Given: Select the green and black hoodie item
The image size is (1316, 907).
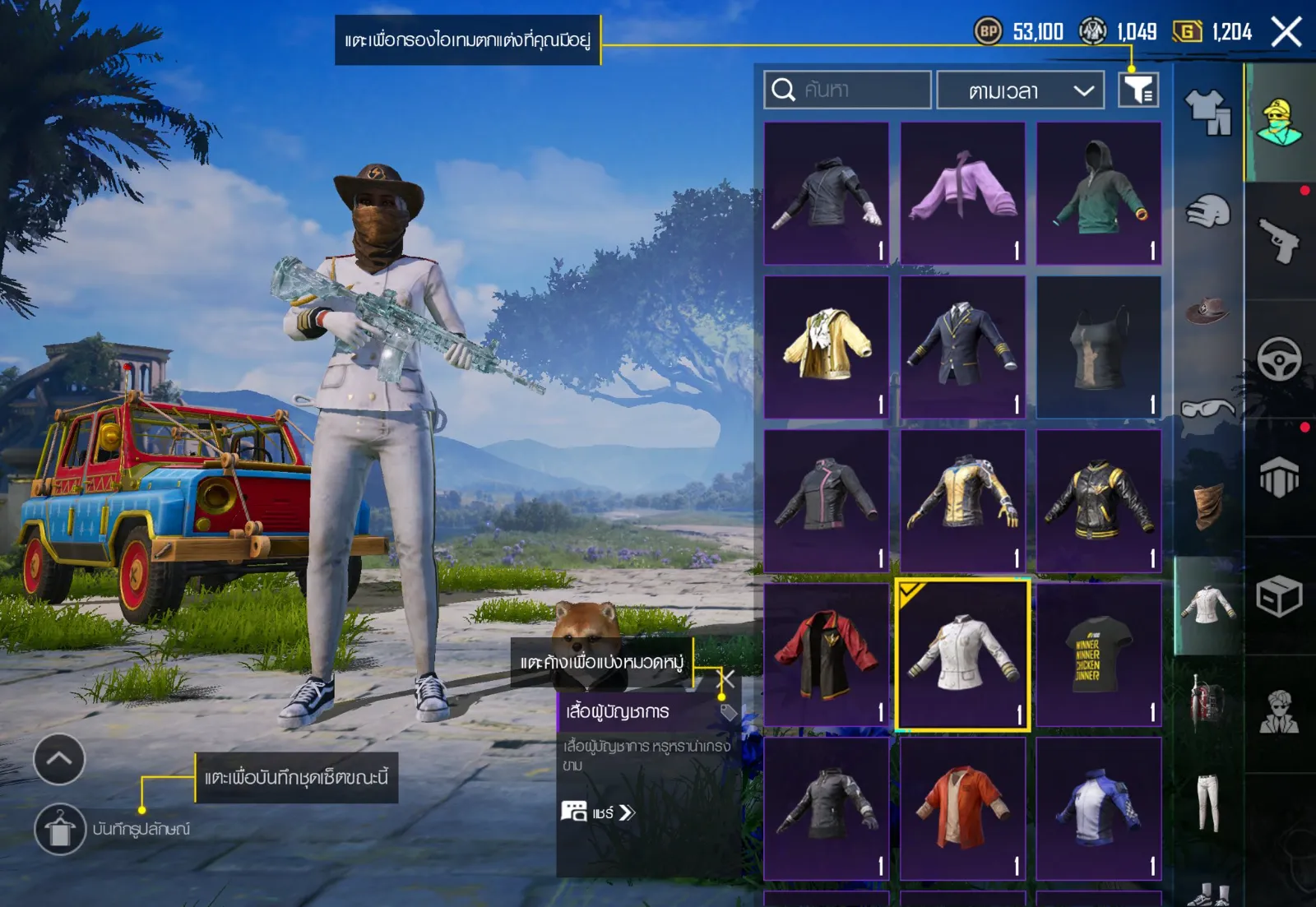Looking at the screenshot, I should (x=1099, y=193).
